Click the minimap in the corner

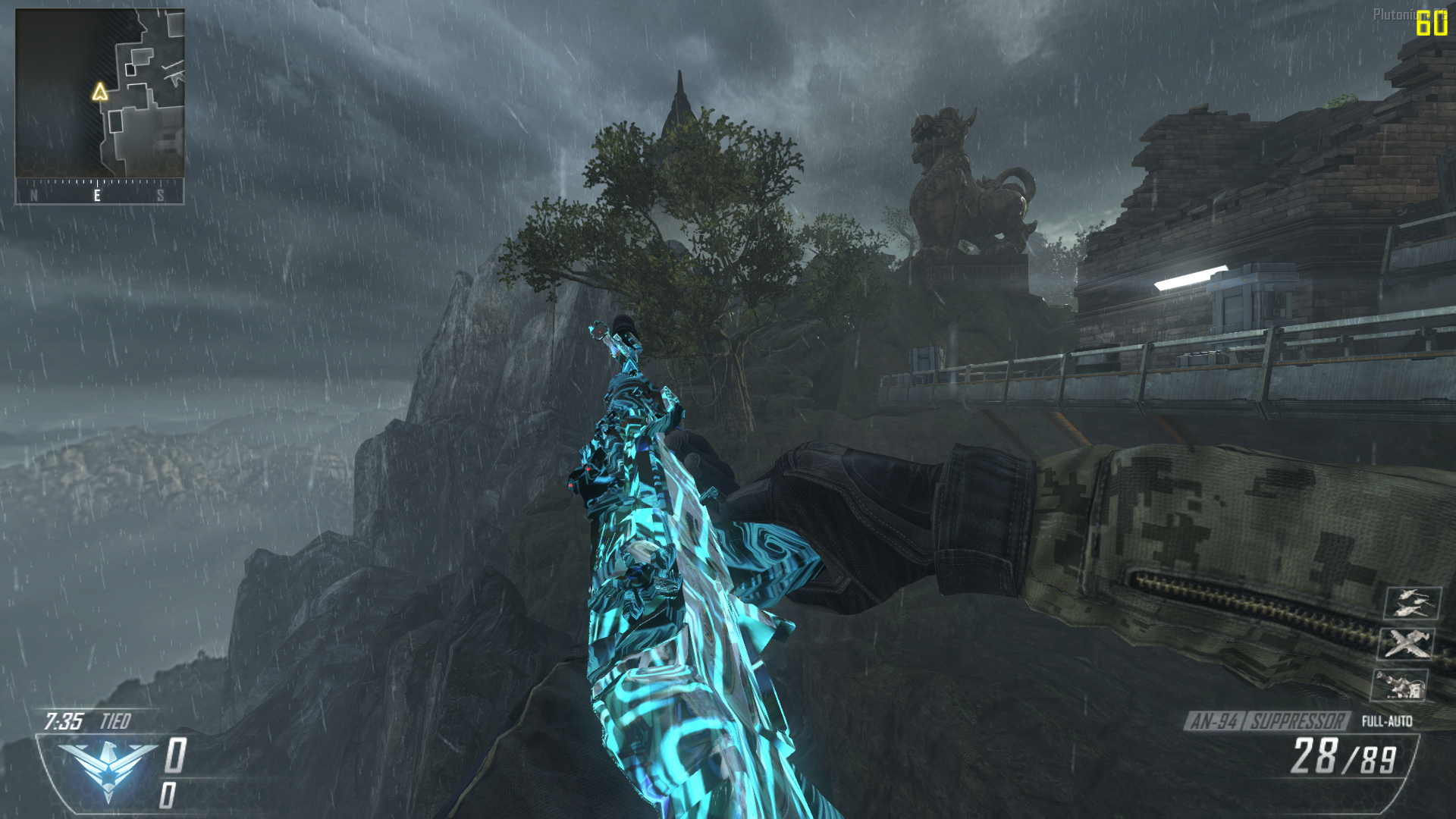coord(99,93)
